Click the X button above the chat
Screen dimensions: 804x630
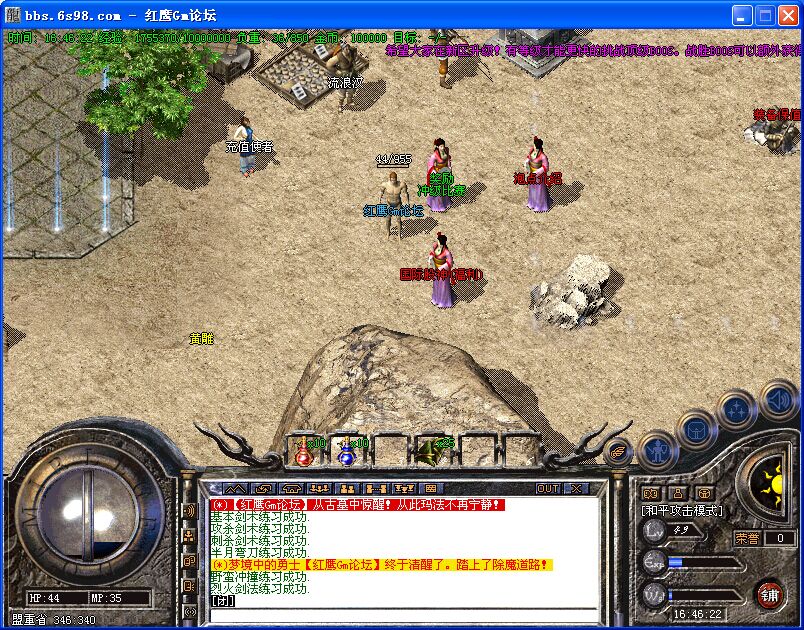[x=576, y=488]
